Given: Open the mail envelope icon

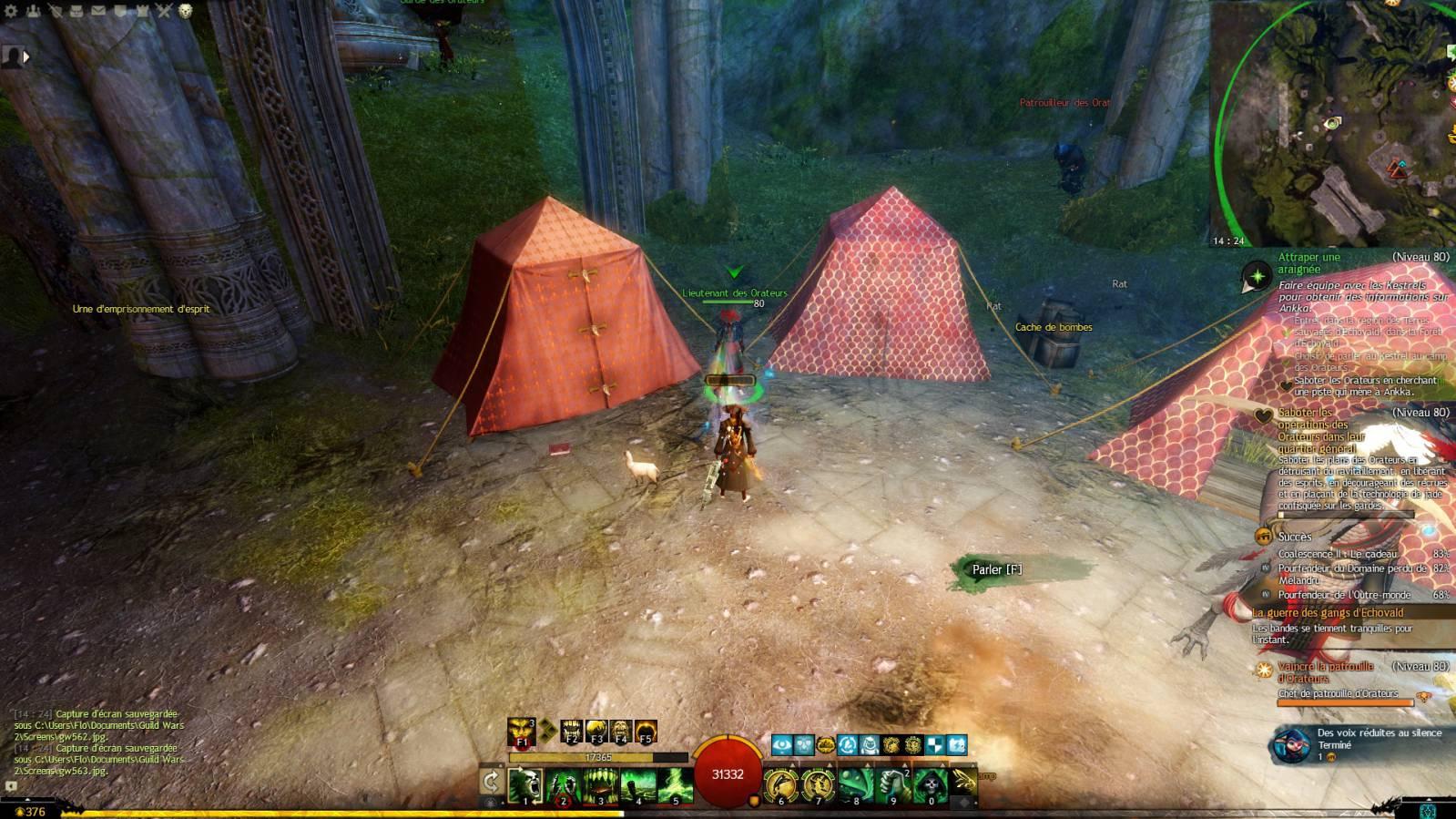Looking at the screenshot, I should pos(98,11).
